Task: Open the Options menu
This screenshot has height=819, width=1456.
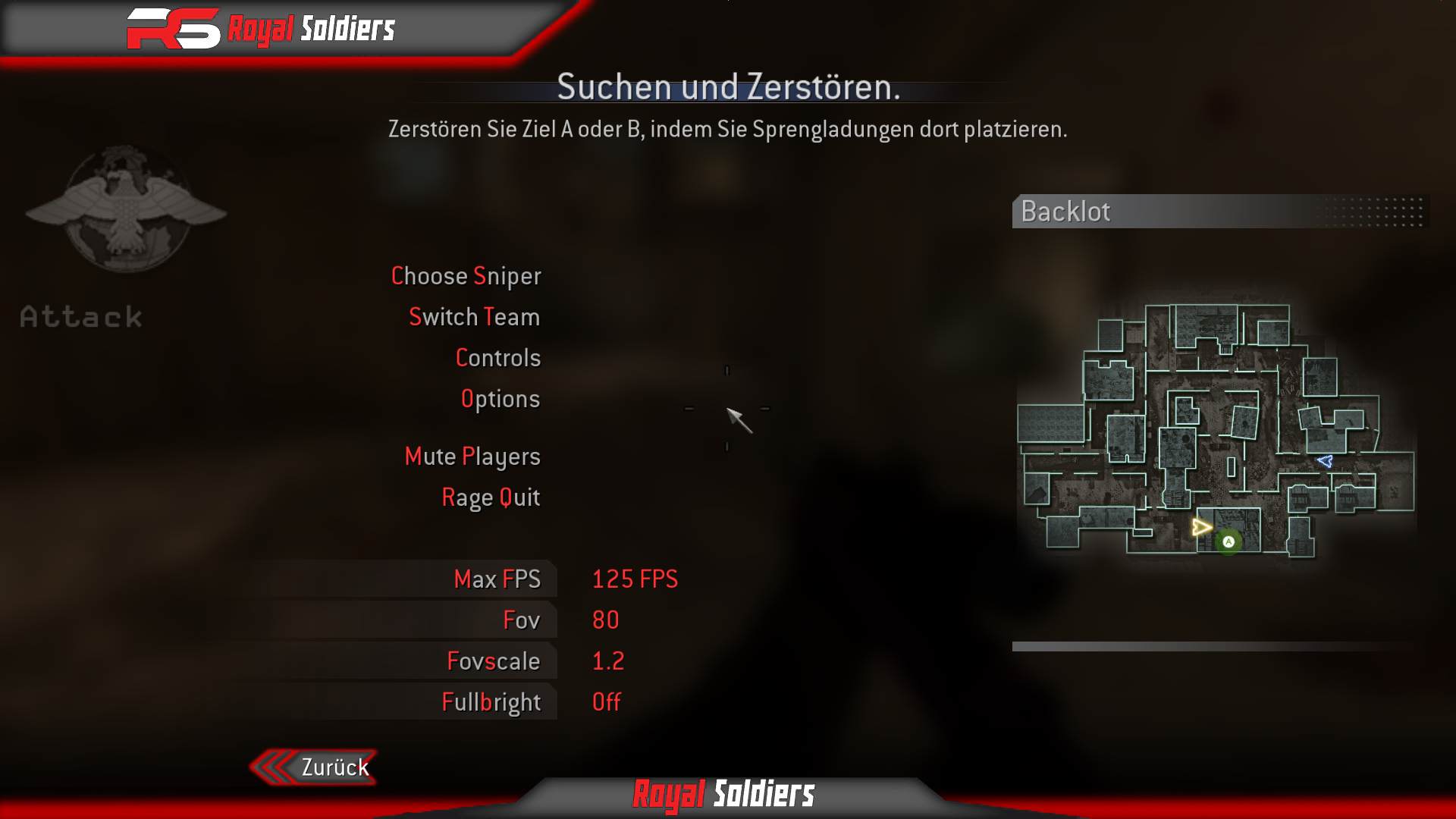Action: click(501, 398)
